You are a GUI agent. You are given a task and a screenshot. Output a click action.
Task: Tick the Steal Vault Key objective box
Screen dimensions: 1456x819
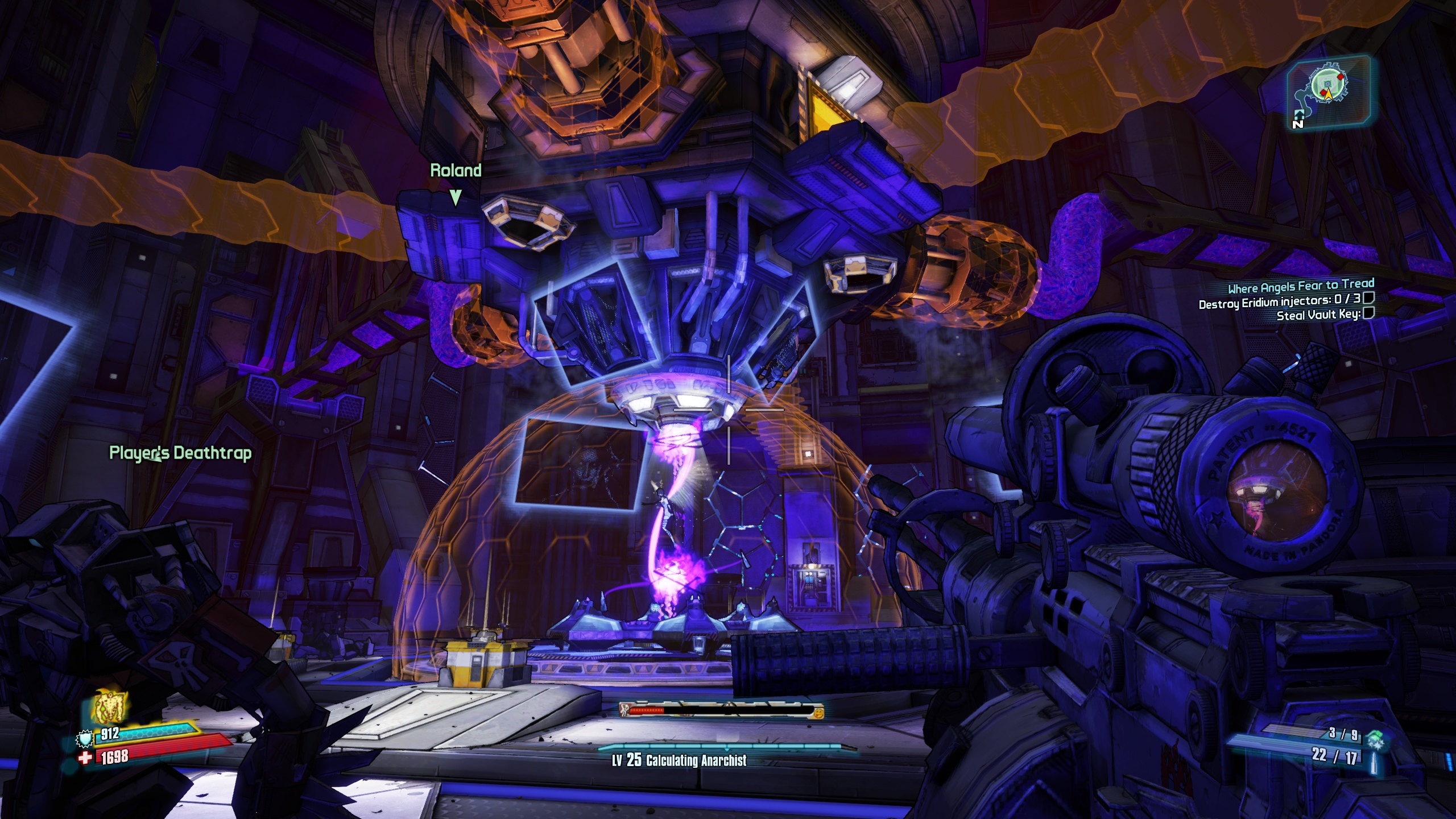(x=1368, y=312)
